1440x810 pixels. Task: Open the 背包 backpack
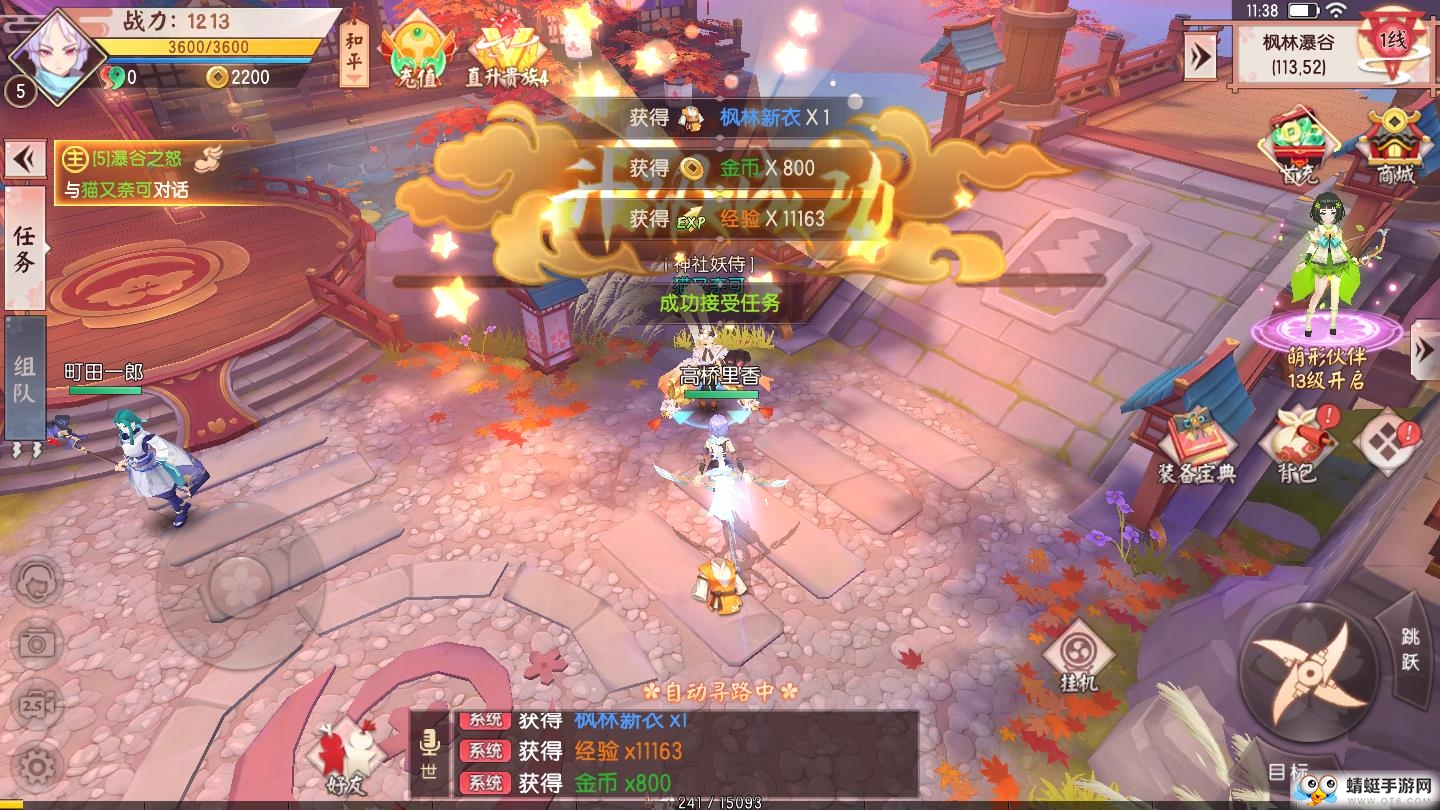(1297, 446)
